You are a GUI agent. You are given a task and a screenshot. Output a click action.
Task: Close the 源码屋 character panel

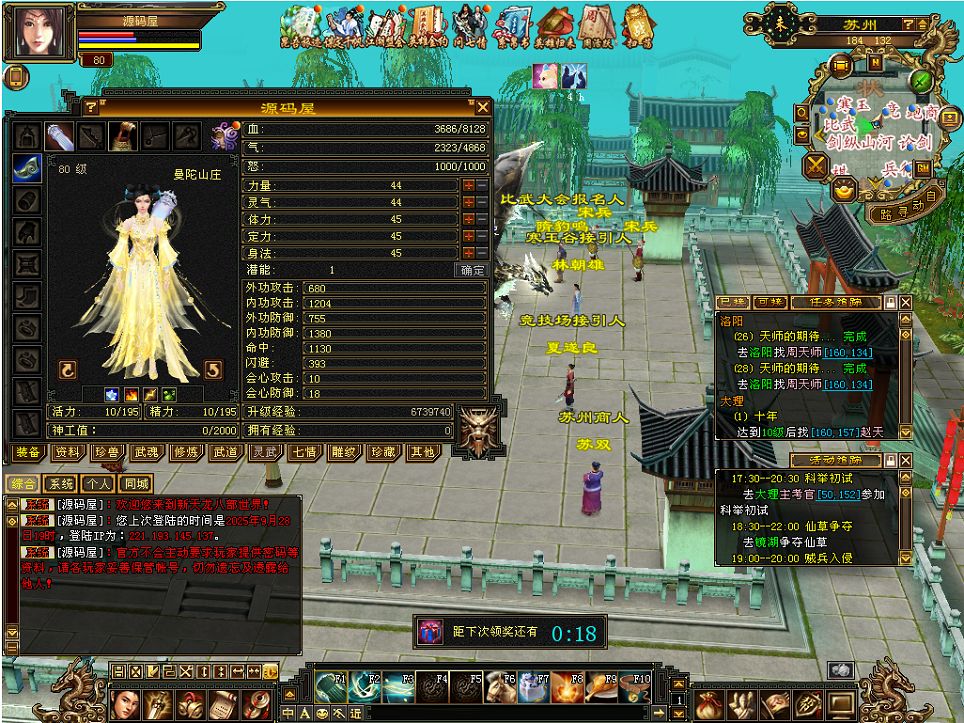pos(483,107)
